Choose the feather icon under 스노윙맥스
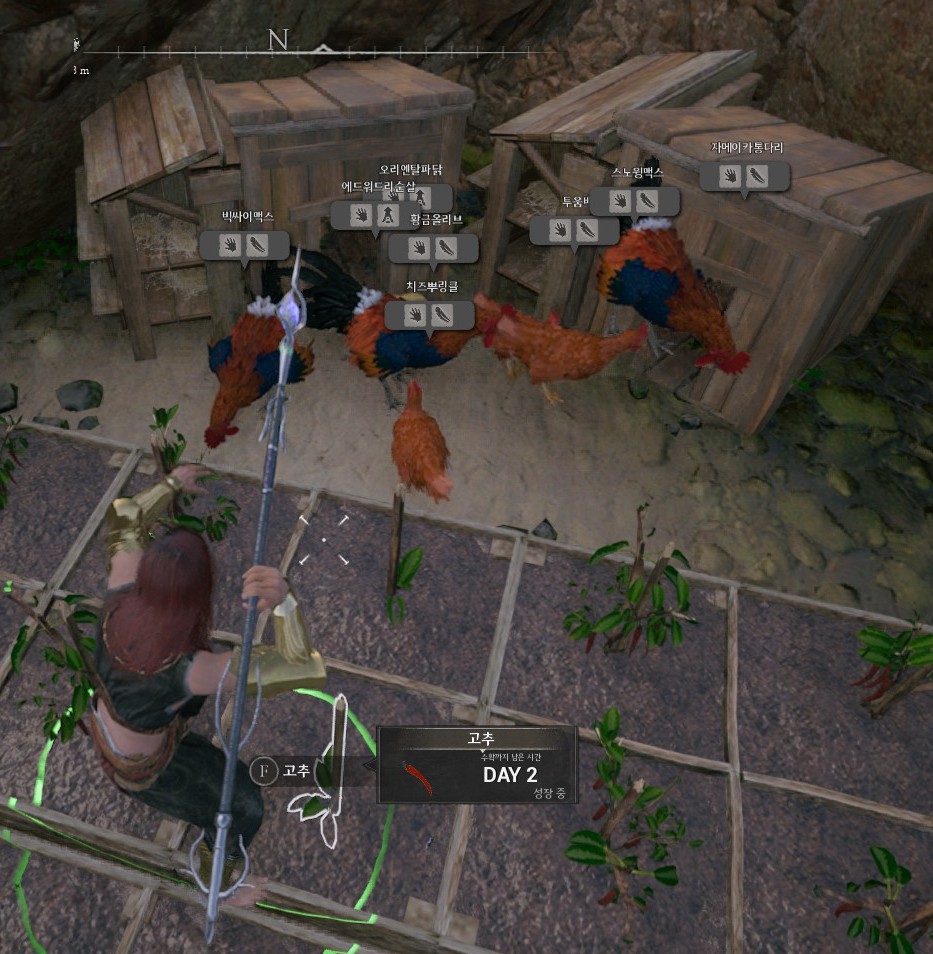Viewport: 933px width, 954px height. 647,201
